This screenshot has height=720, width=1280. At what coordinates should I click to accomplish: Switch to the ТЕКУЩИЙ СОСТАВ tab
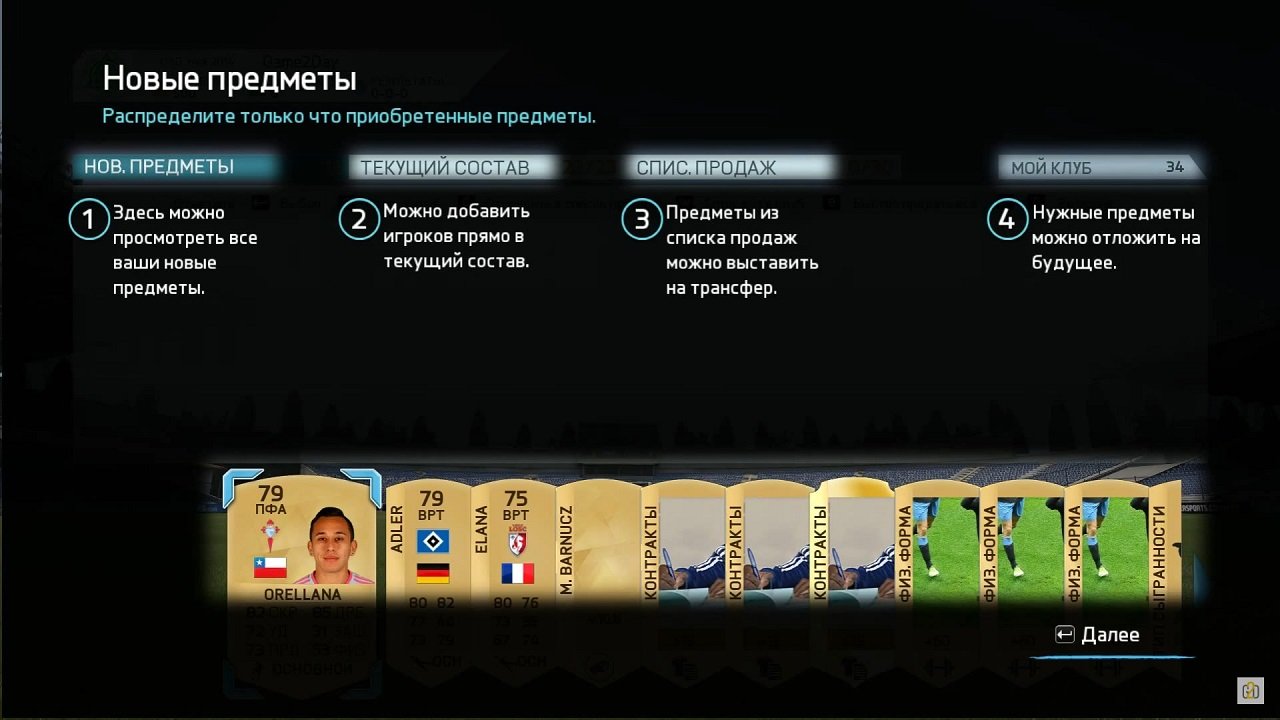[450, 167]
